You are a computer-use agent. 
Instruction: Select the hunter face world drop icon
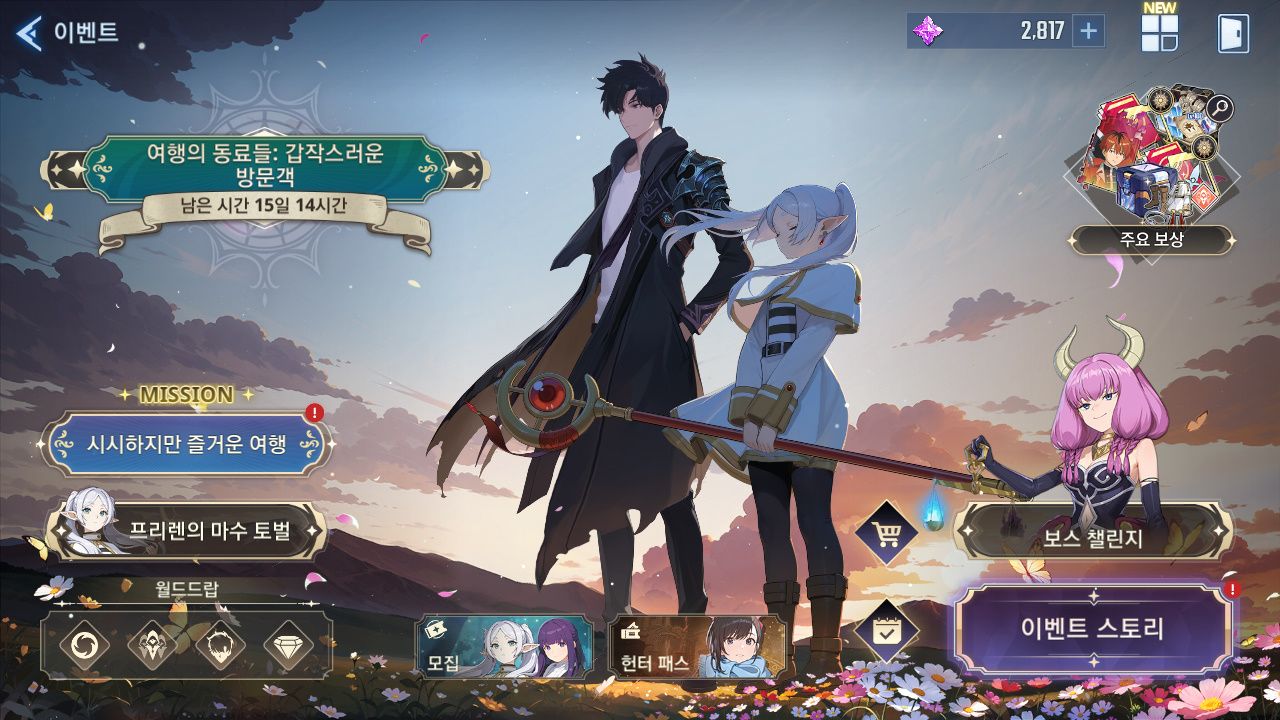[x=220, y=645]
